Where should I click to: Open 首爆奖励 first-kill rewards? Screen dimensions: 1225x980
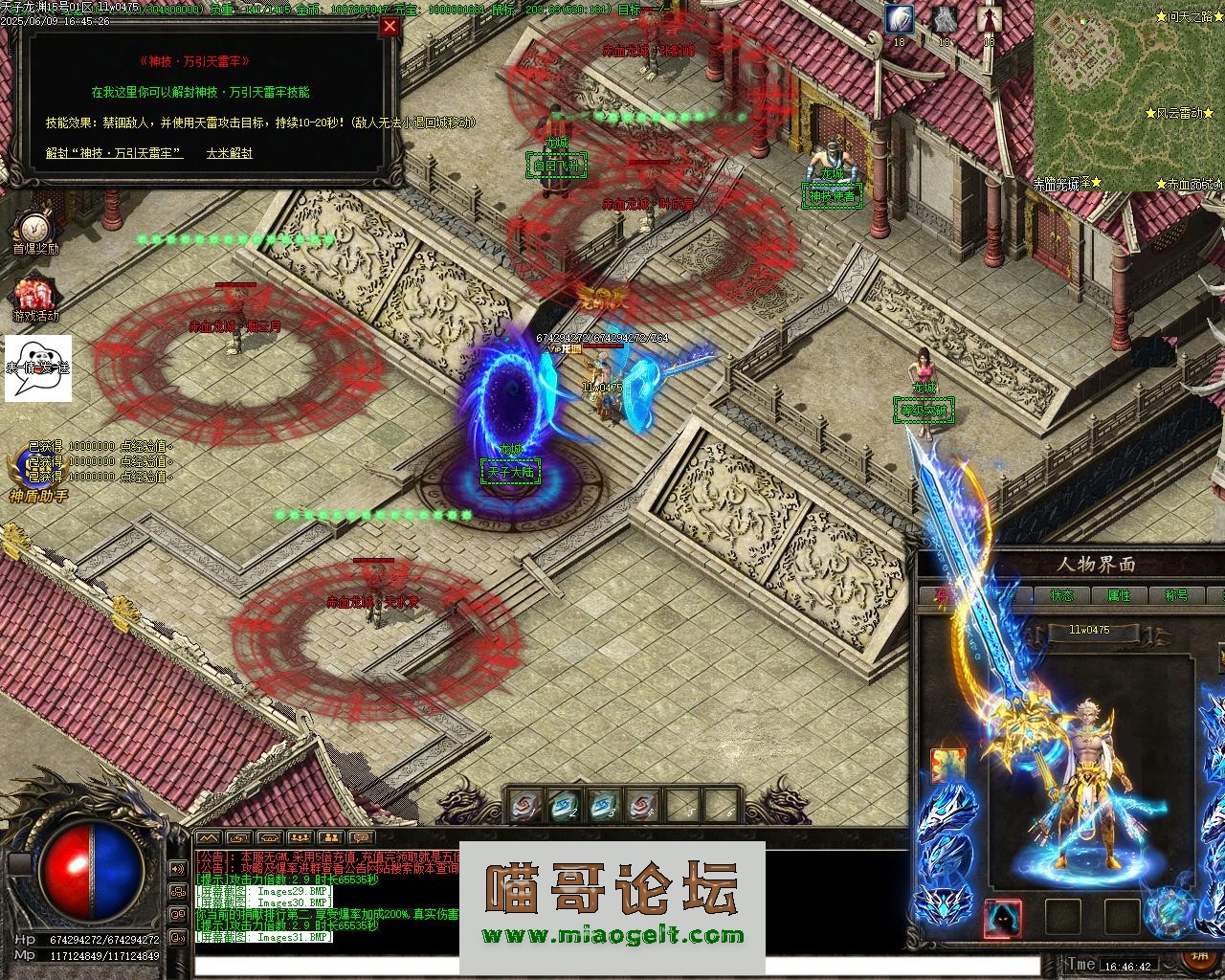pyautogui.click(x=35, y=230)
